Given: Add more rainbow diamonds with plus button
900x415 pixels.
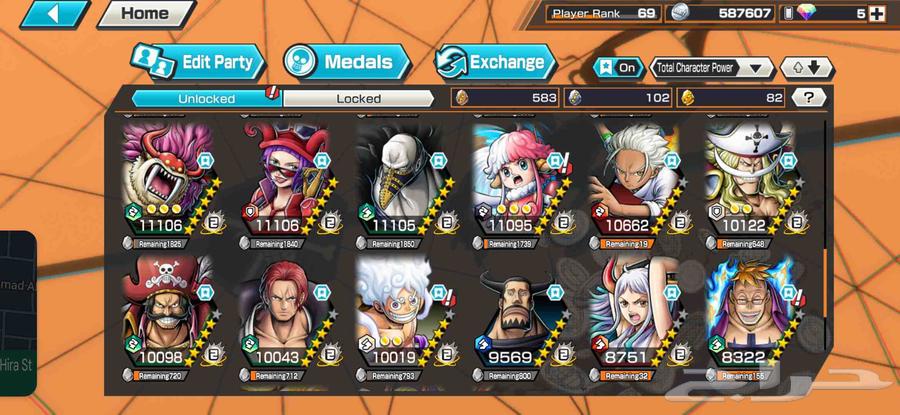Looking at the screenshot, I should coord(877,14).
